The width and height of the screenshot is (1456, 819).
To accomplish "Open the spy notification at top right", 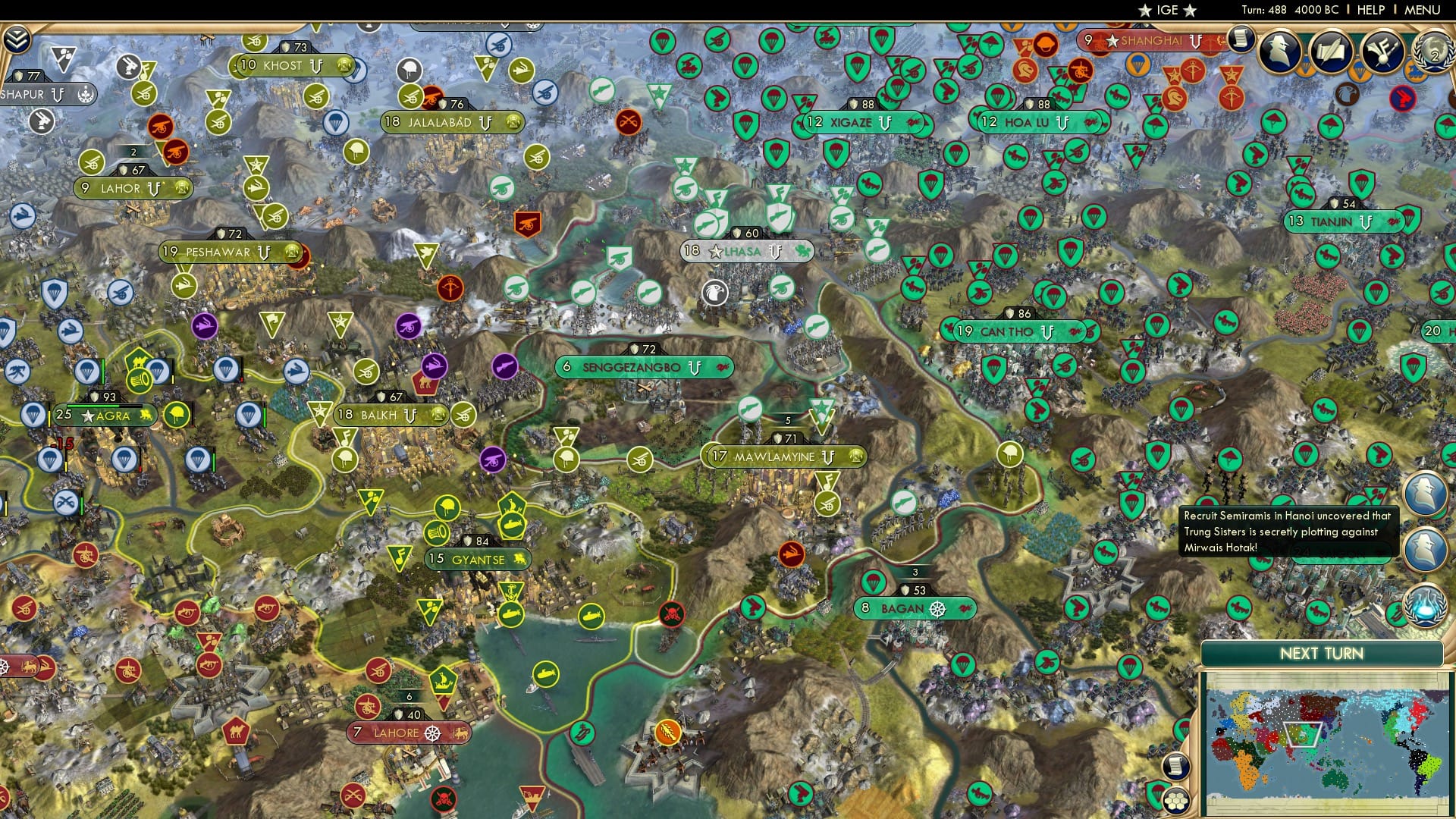I will point(1279,50).
